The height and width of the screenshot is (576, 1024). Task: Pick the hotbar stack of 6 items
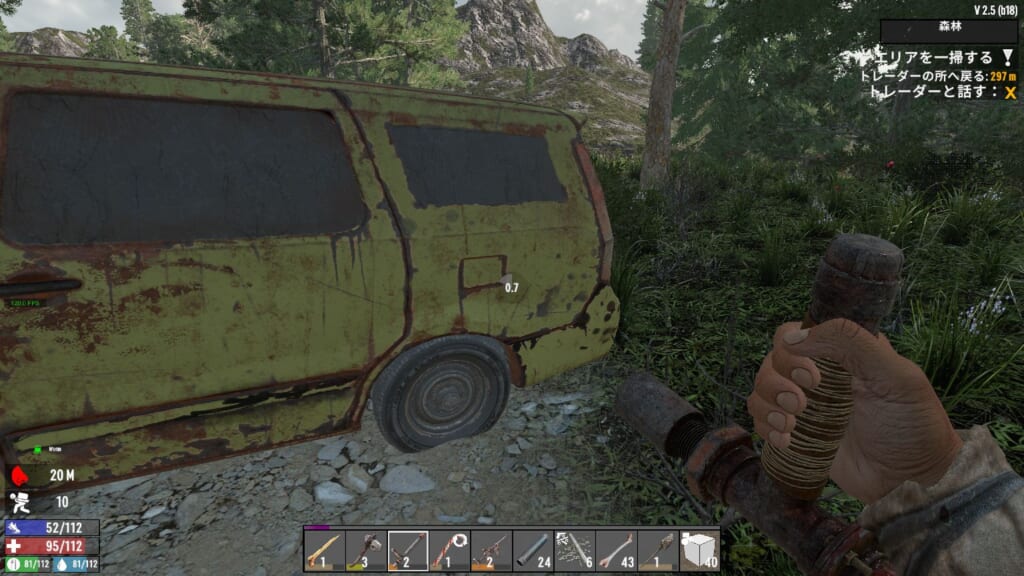(574, 550)
